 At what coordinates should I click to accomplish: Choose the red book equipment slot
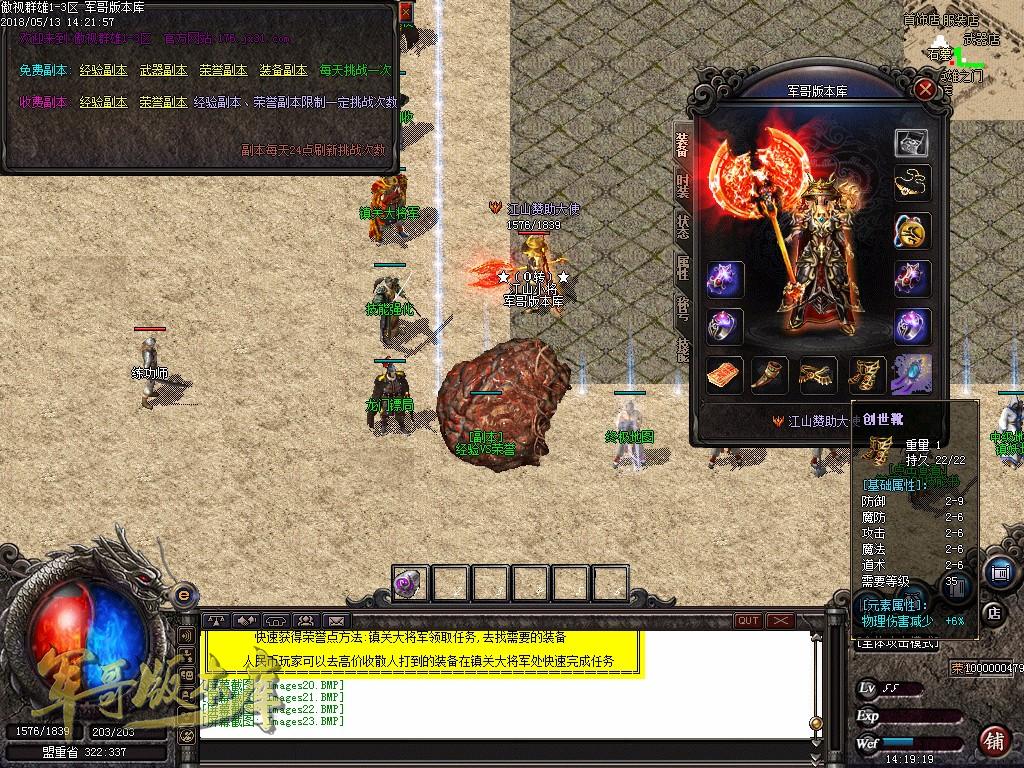(724, 375)
